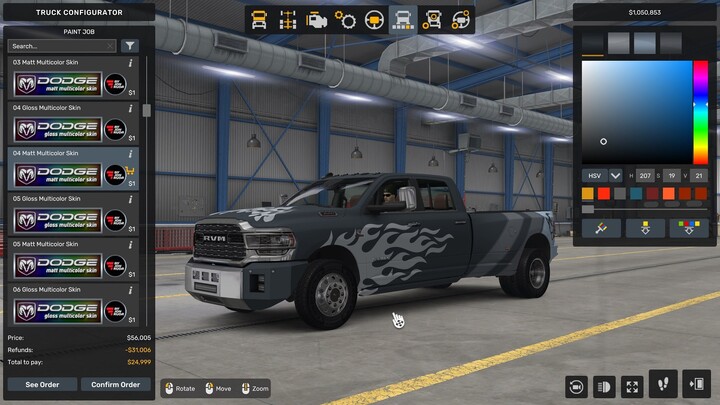This screenshot has width=720, height=405.
Task: Enter walk-around footsteps mode
Action: (x=661, y=385)
